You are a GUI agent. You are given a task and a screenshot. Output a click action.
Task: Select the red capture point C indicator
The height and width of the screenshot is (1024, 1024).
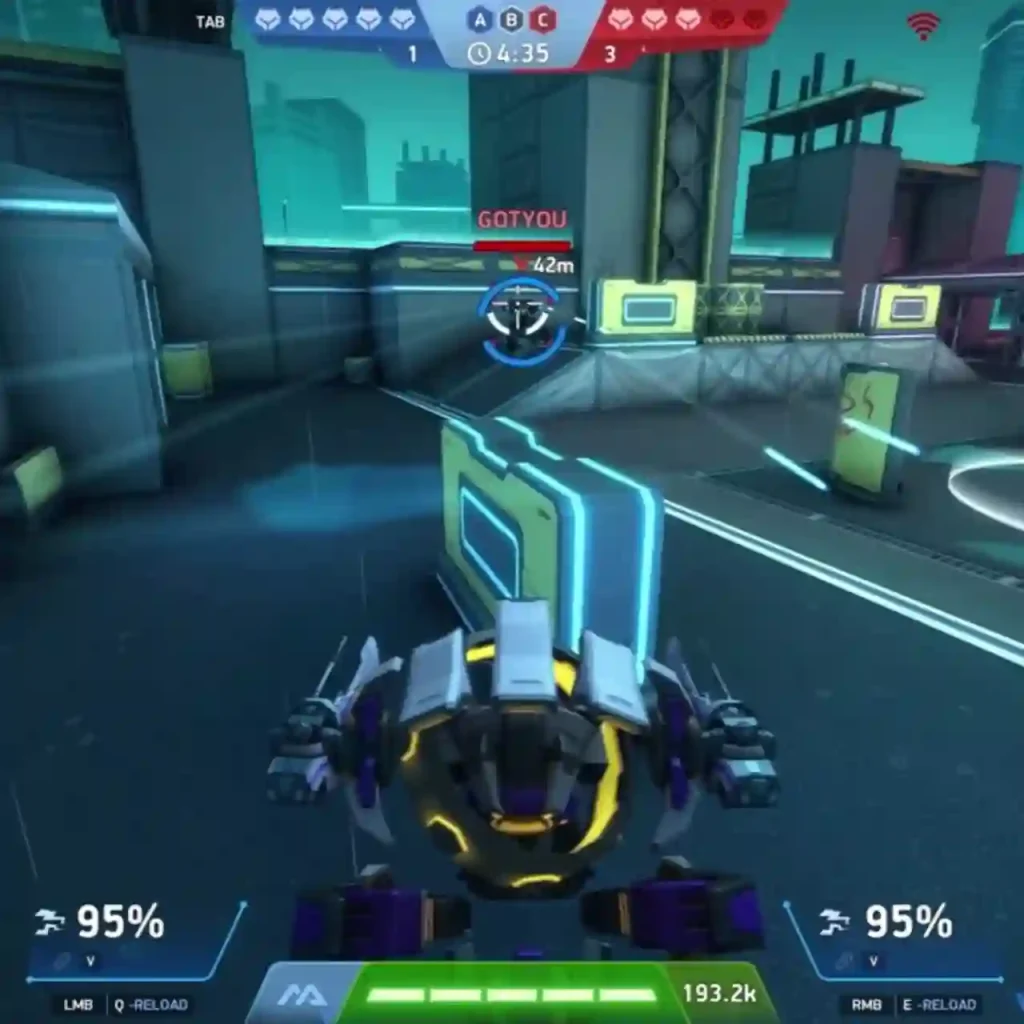[543, 18]
